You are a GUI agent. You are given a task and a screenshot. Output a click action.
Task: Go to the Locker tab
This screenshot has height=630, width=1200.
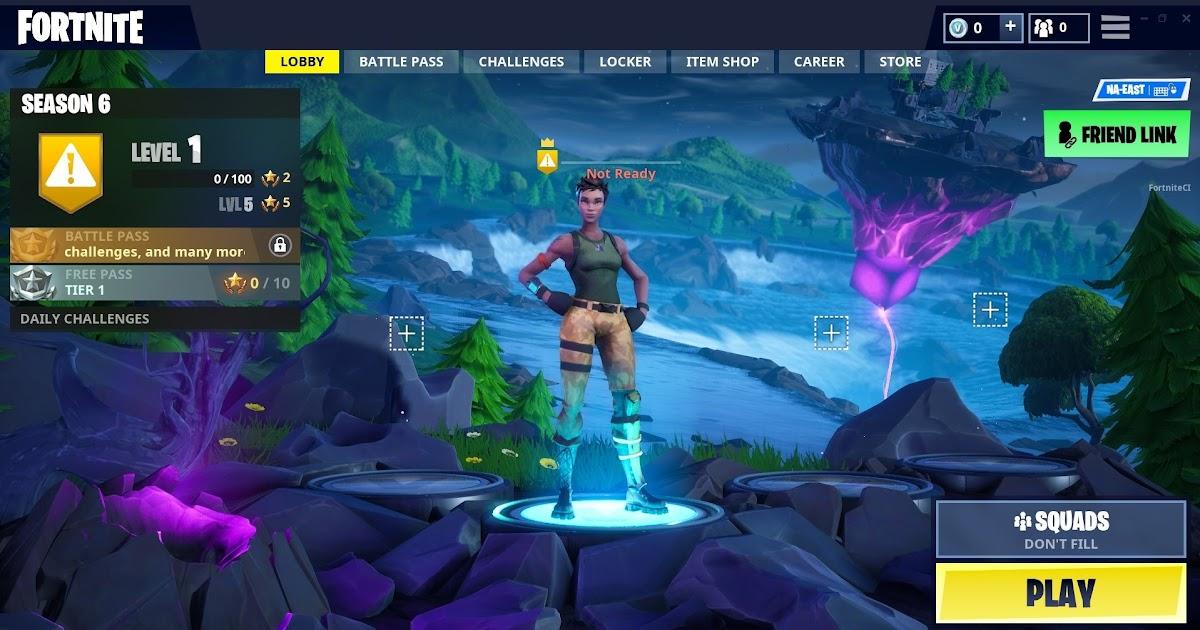point(625,62)
